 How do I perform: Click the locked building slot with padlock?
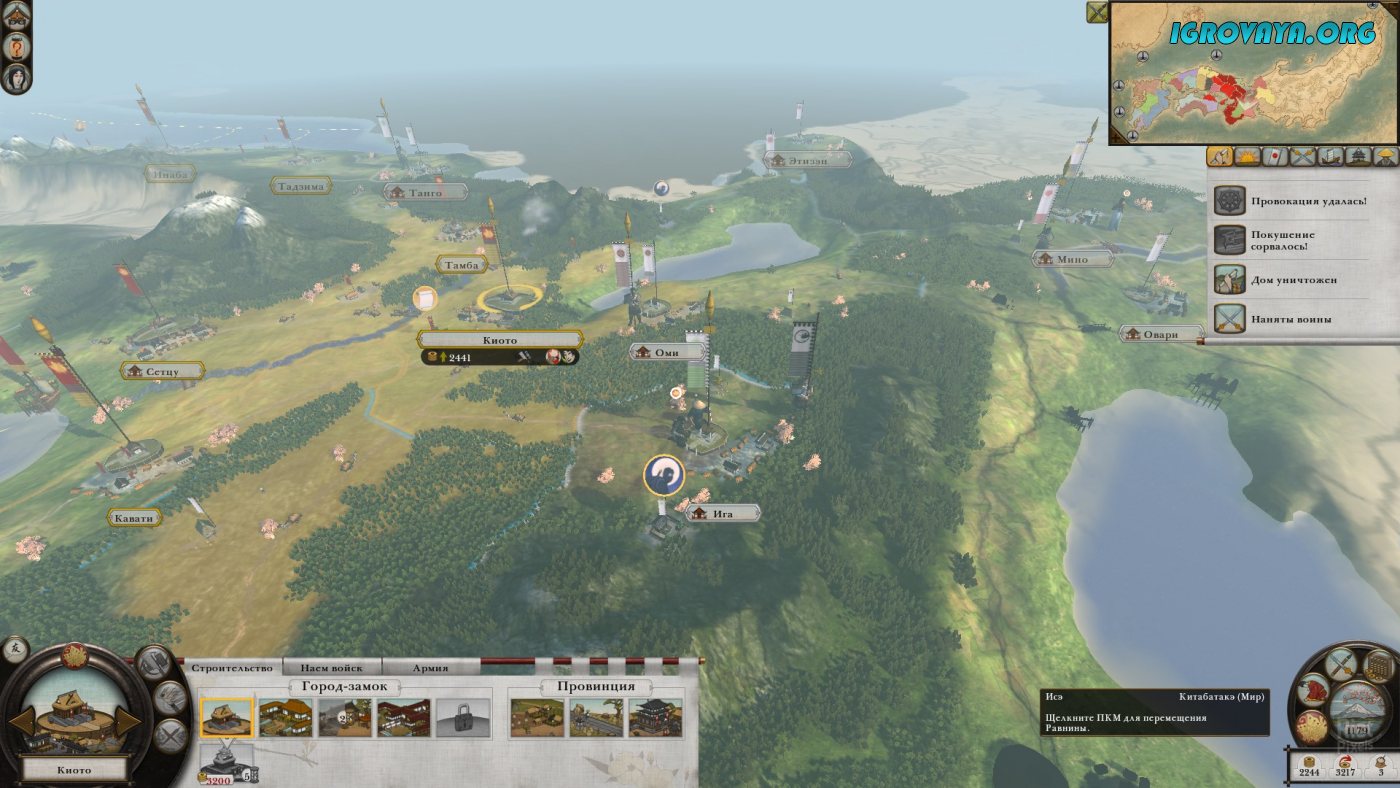click(x=463, y=718)
